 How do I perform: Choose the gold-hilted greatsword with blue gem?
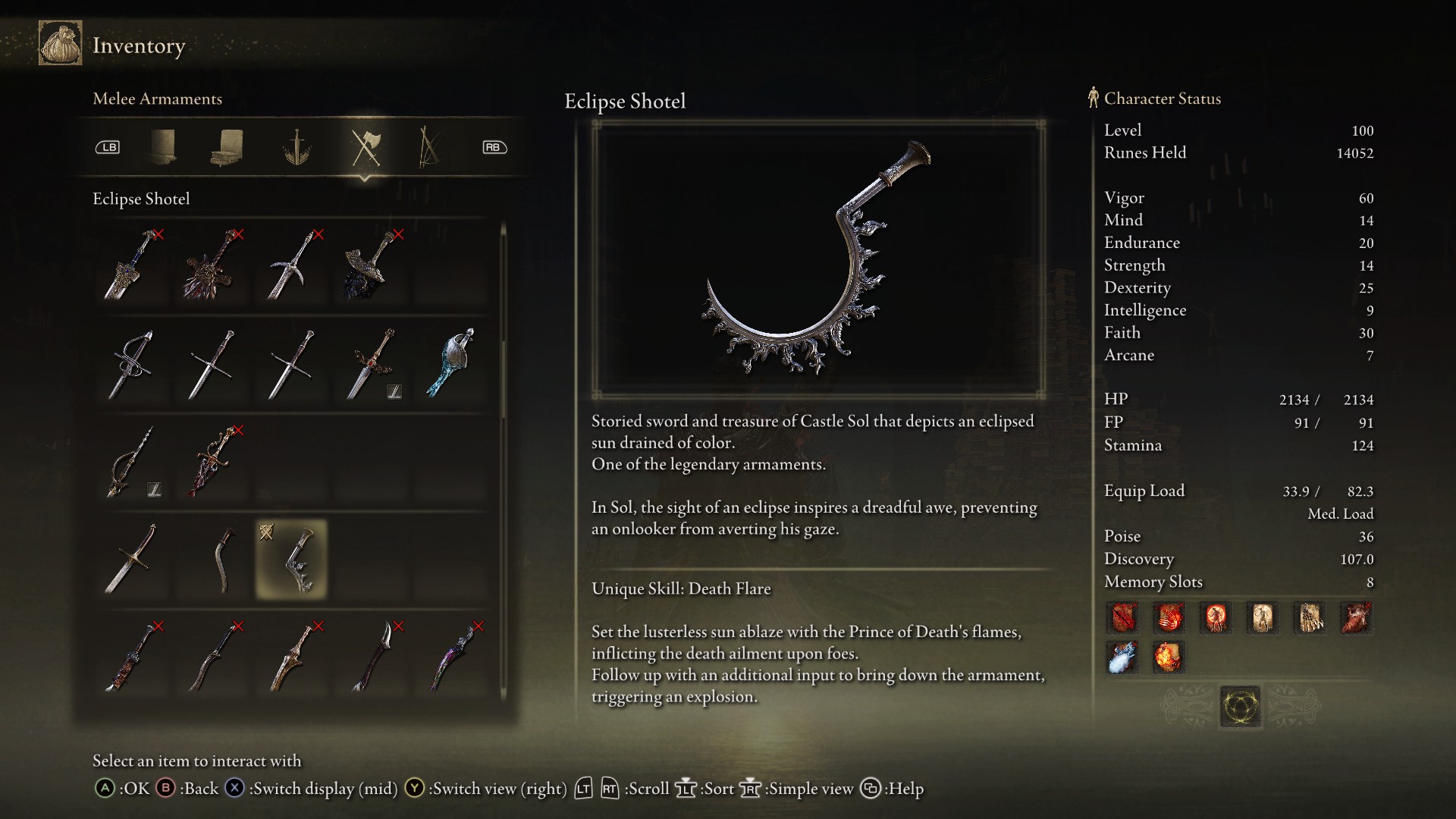(x=132, y=265)
